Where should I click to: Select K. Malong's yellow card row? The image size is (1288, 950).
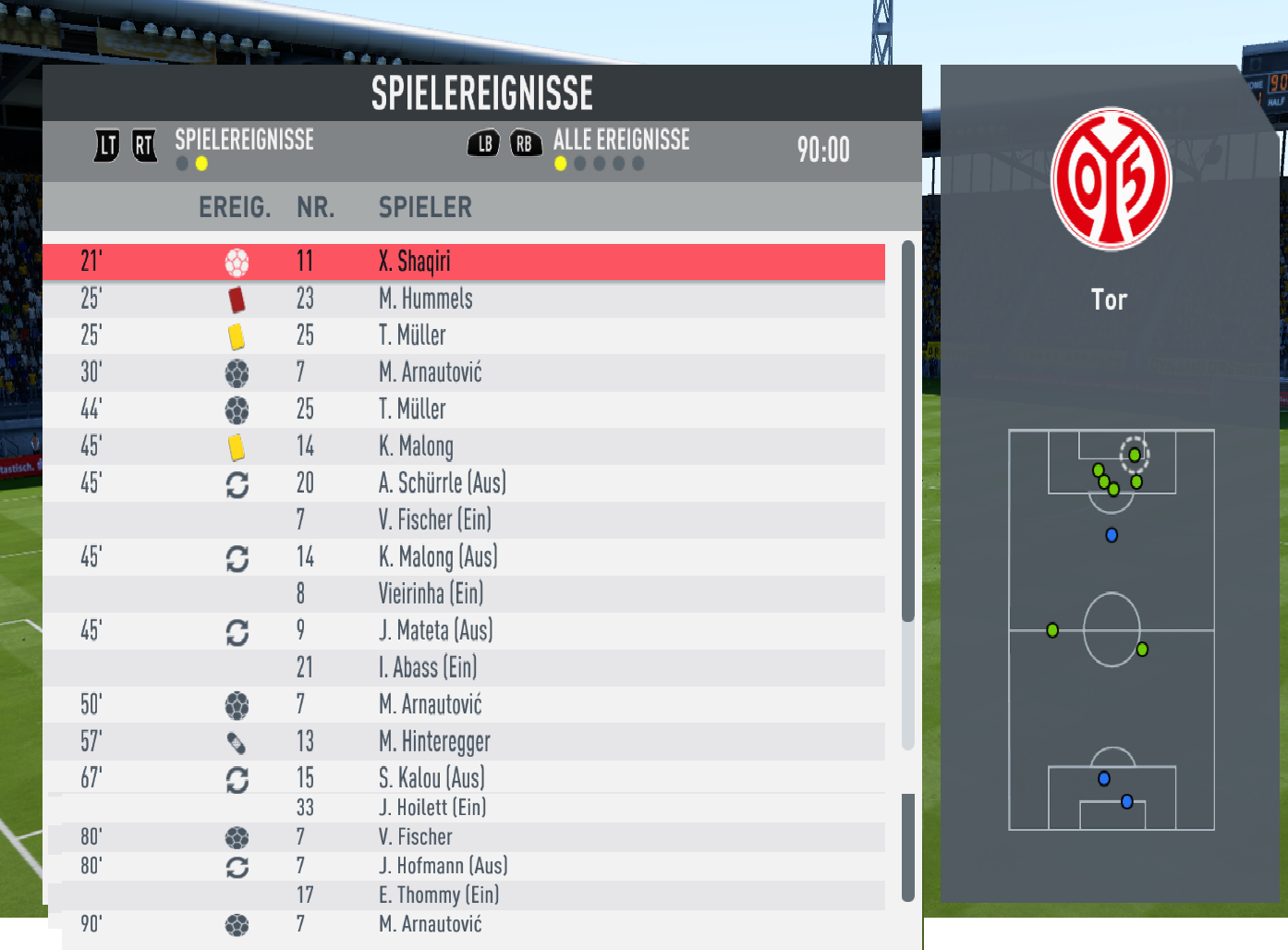tap(463, 446)
